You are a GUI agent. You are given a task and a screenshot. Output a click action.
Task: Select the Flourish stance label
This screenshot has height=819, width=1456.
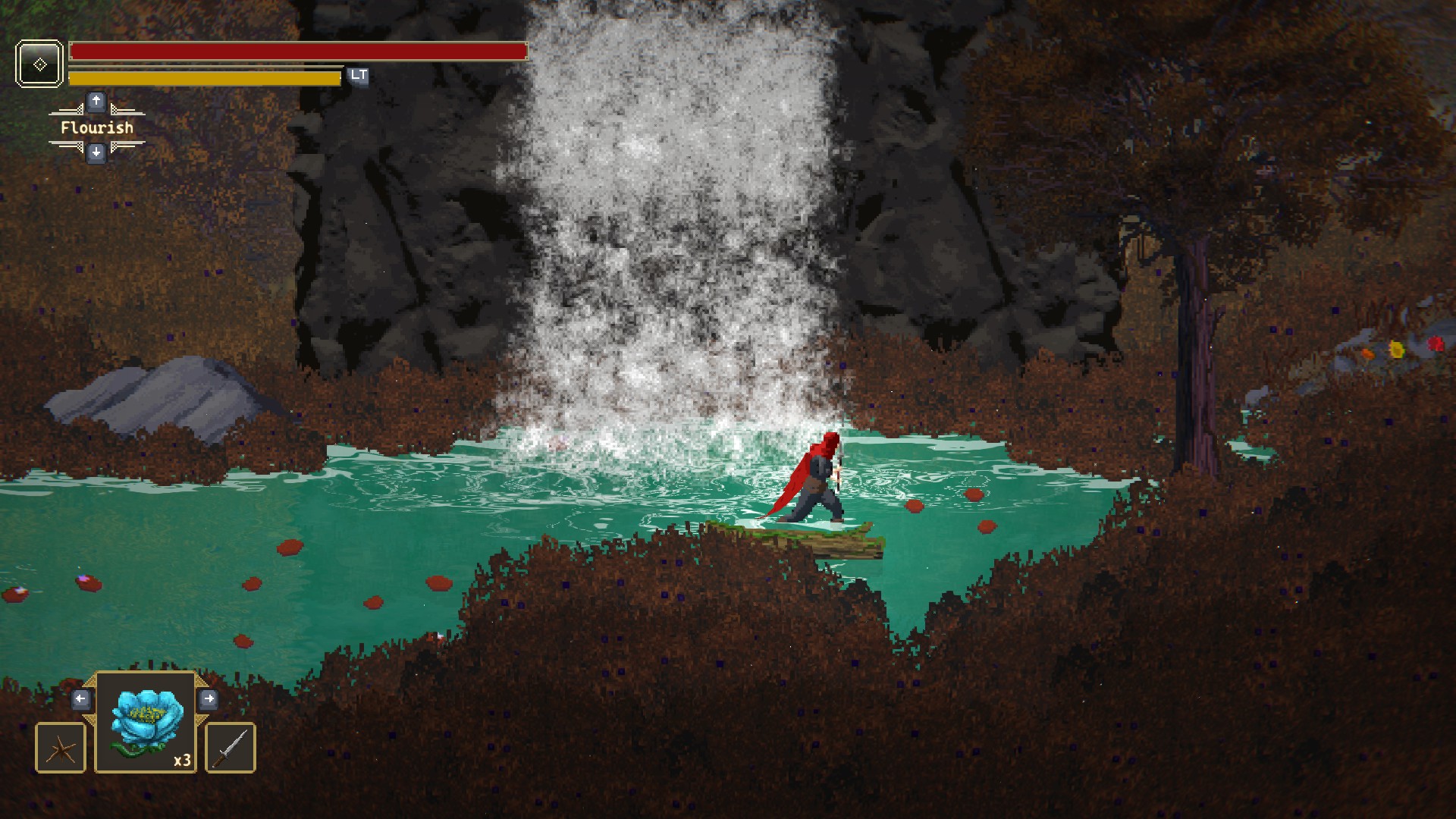click(96, 127)
